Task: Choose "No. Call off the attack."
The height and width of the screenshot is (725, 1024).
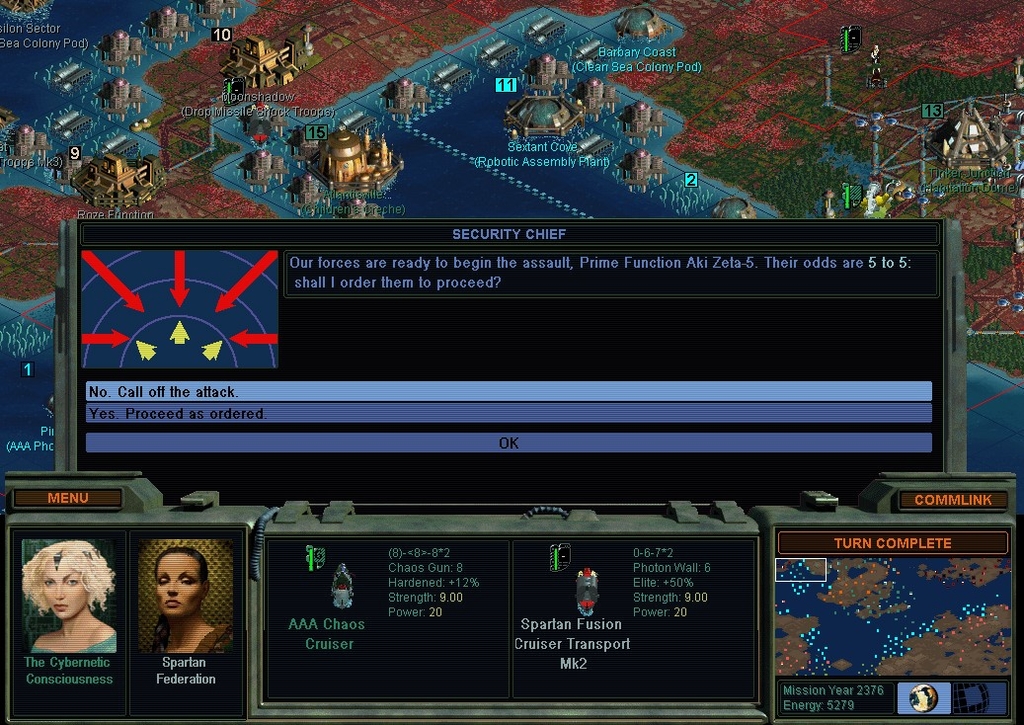Action: click(x=508, y=391)
